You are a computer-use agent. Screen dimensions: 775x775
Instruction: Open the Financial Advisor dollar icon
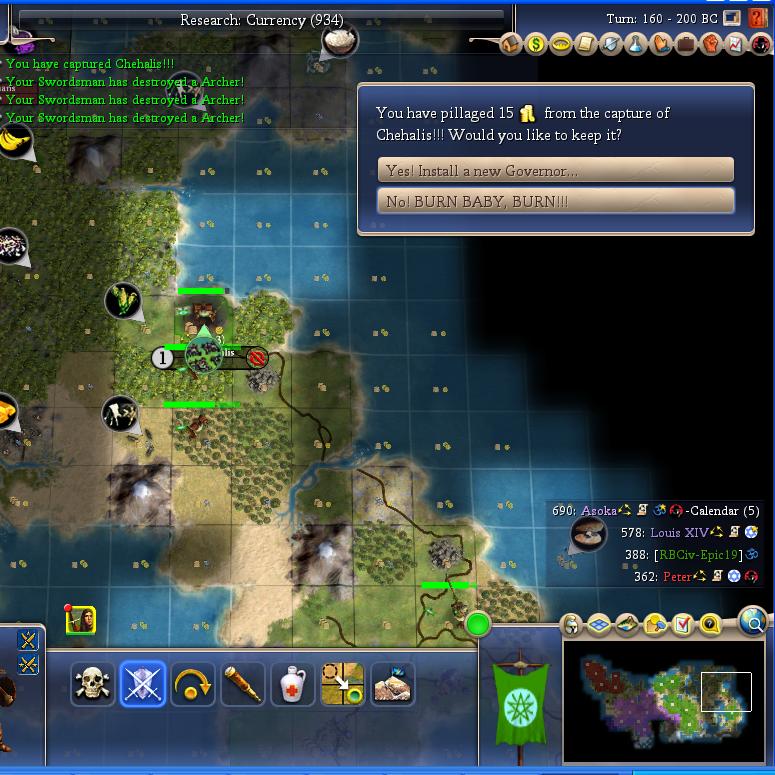pyautogui.click(x=536, y=45)
